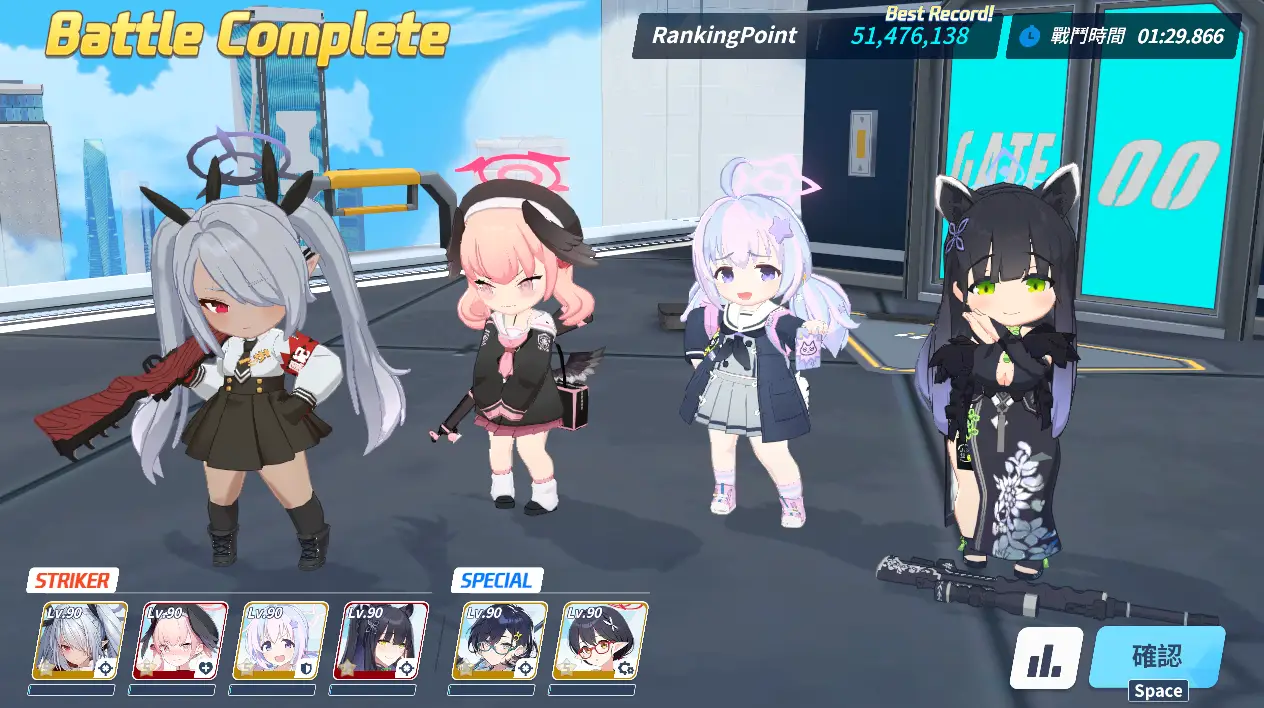Image resolution: width=1264 pixels, height=708 pixels.
Task: Select the silver-haired striker portrait
Action: pyautogui.click(x=80, y=641)
